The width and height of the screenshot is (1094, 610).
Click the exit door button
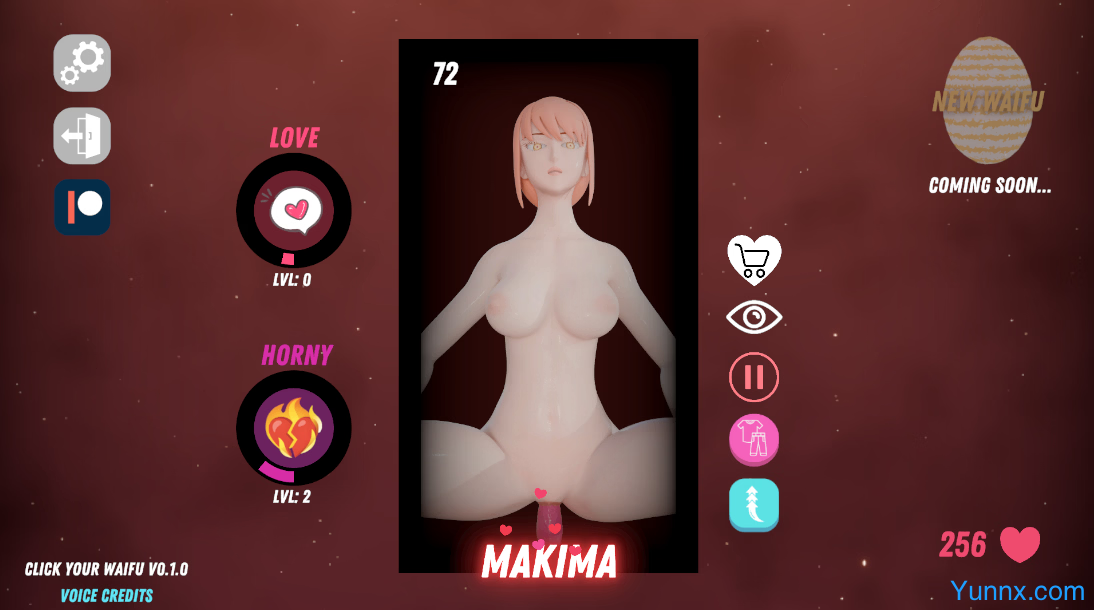82,135
